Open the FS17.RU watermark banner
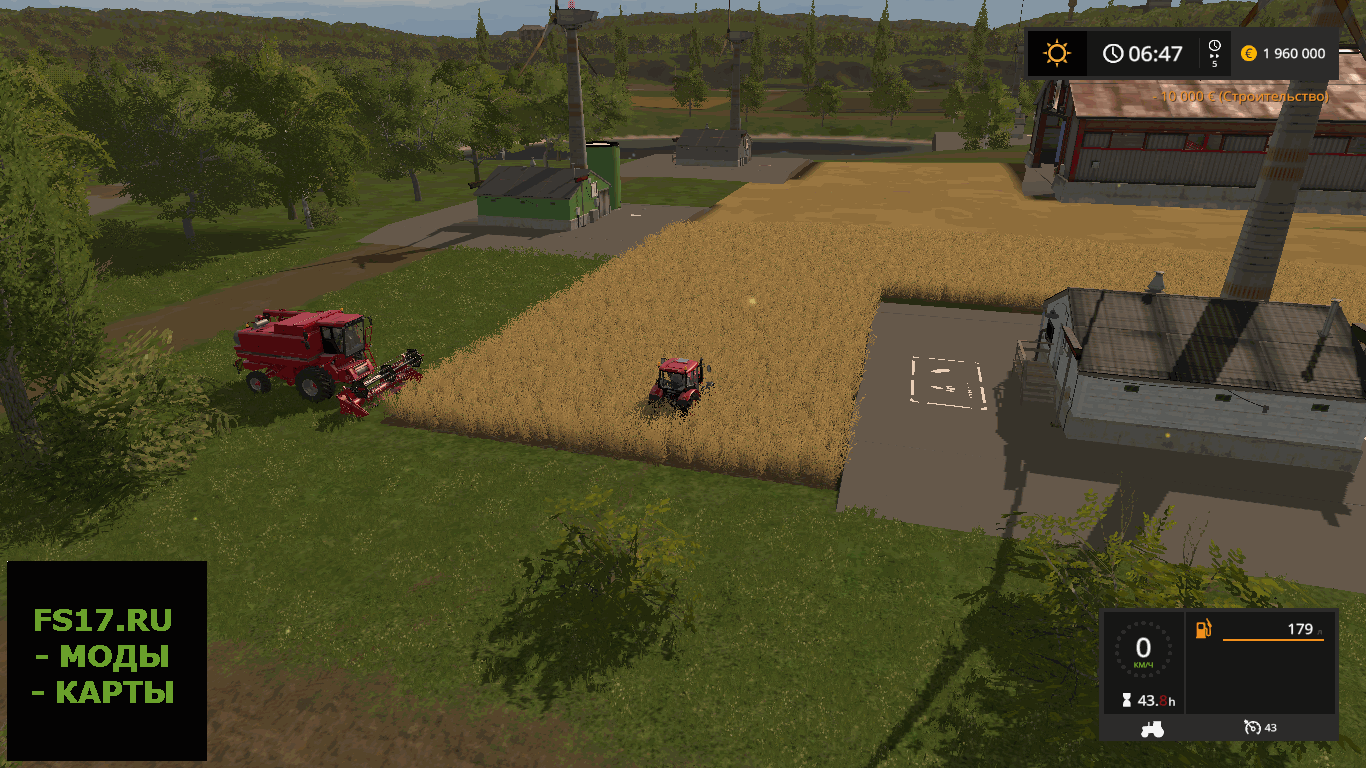The height and width of the screenshot is (768, 1366). tap(106, 660)
